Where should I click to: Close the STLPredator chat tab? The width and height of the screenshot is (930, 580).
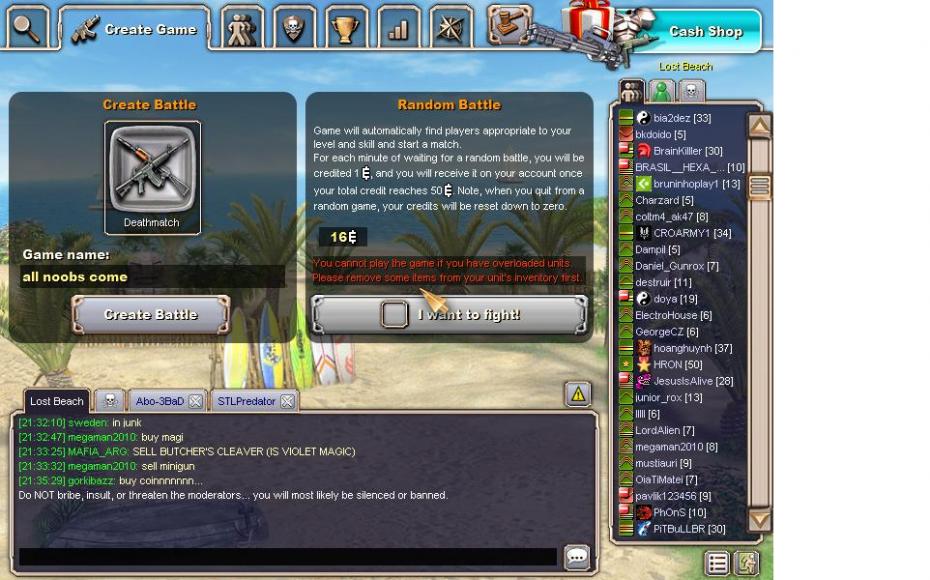pyautogui.click(x=287, y=401)
